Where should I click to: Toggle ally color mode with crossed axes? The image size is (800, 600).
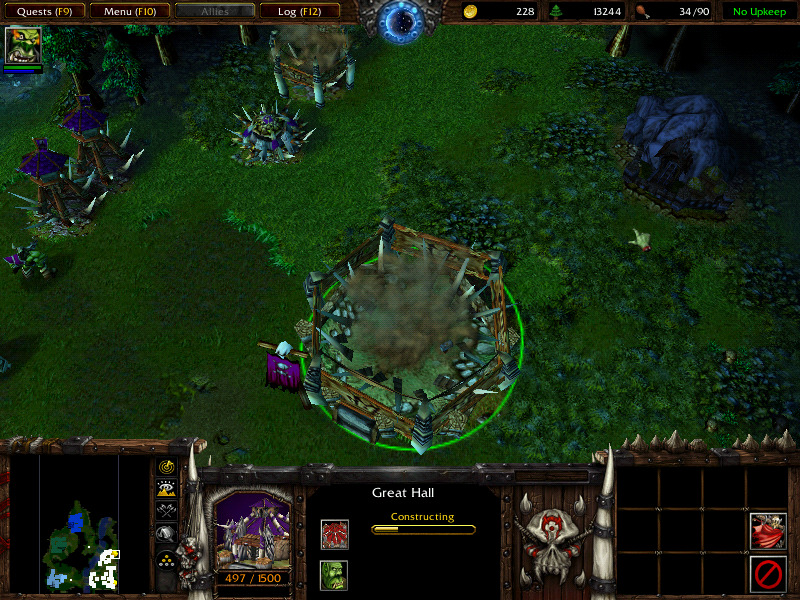[166, 510]
